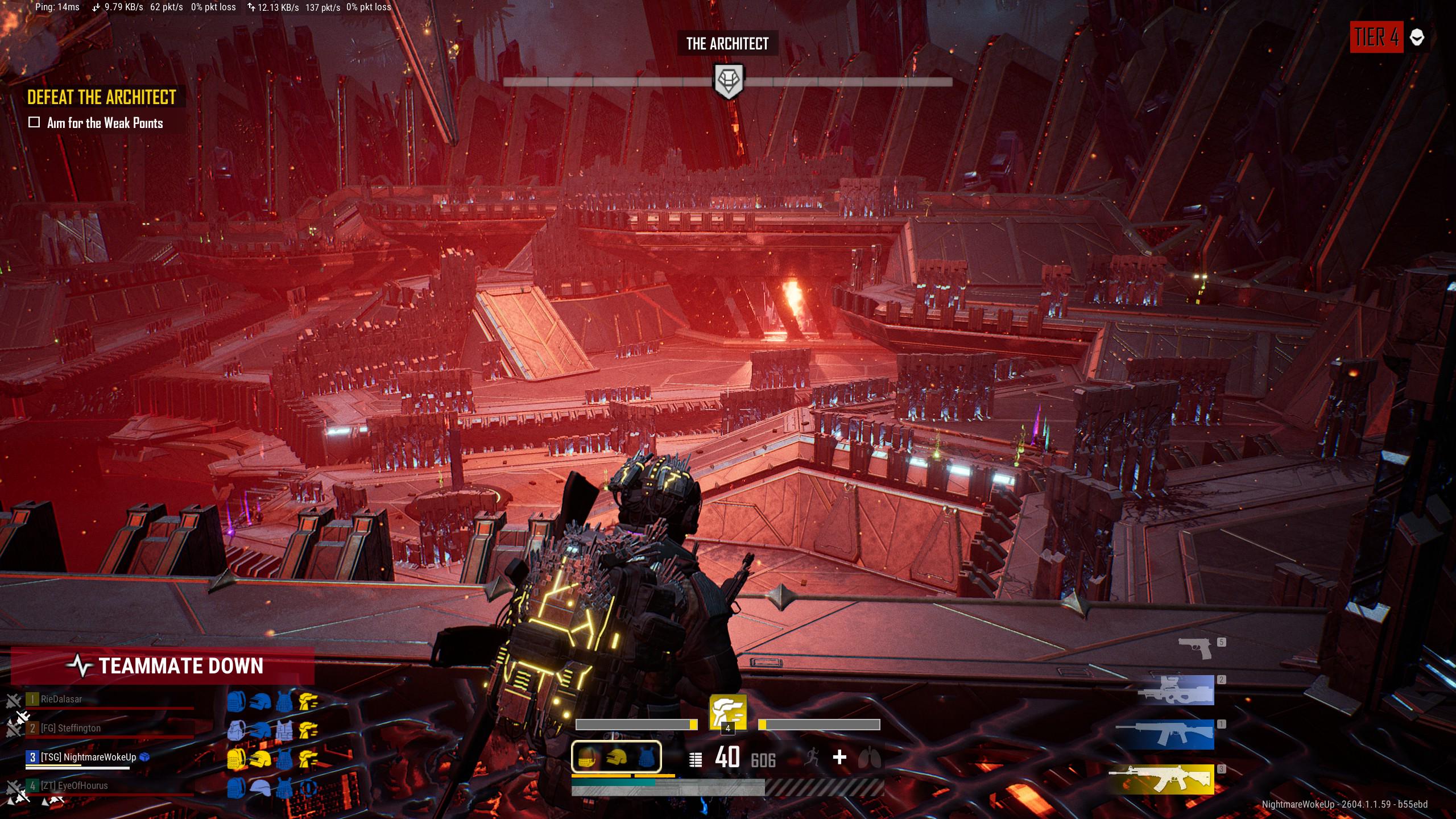The width and height of the screenshot is (1456, 819).
Task: Click the lungs status icon
Action: [870, 758]
